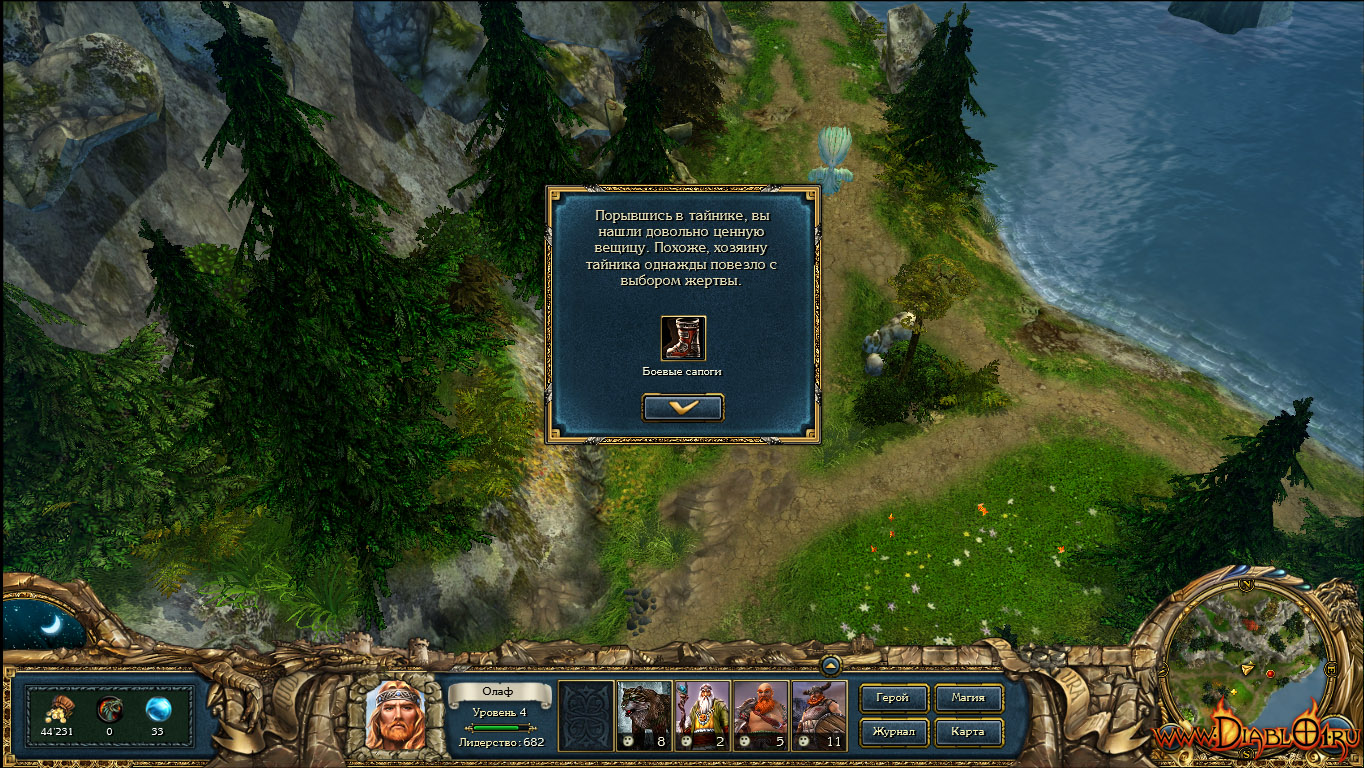Expand the panel with the up arrow
The image size is (1364, 768).
click(831, 665)
